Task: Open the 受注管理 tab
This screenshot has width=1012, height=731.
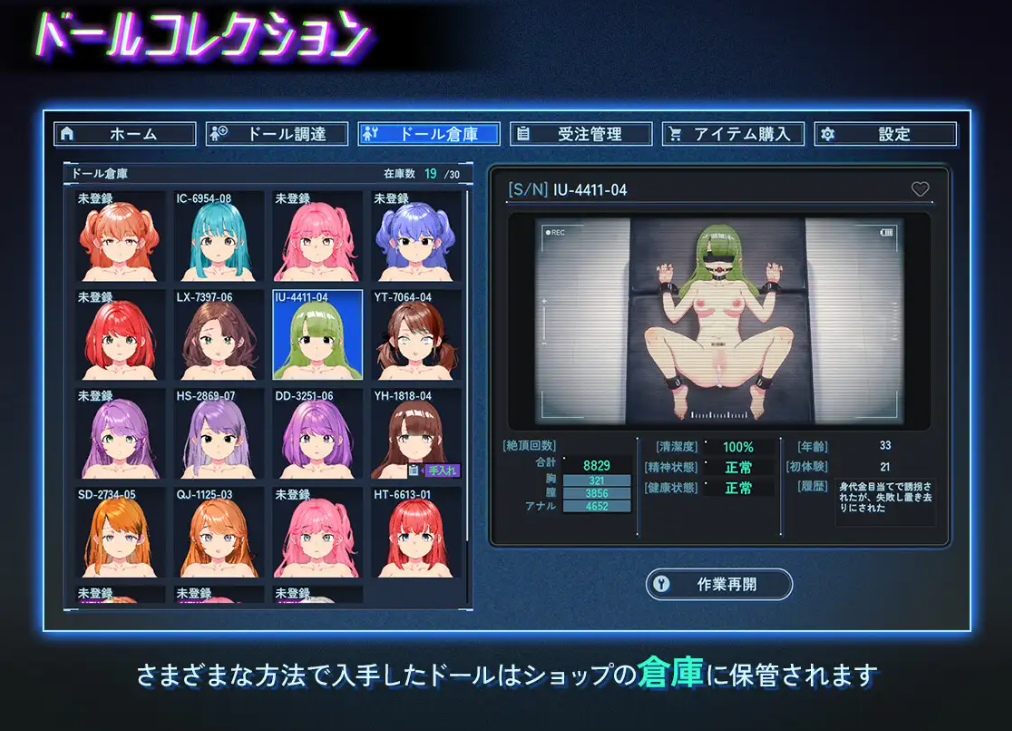Action: [x=581, y=134]
